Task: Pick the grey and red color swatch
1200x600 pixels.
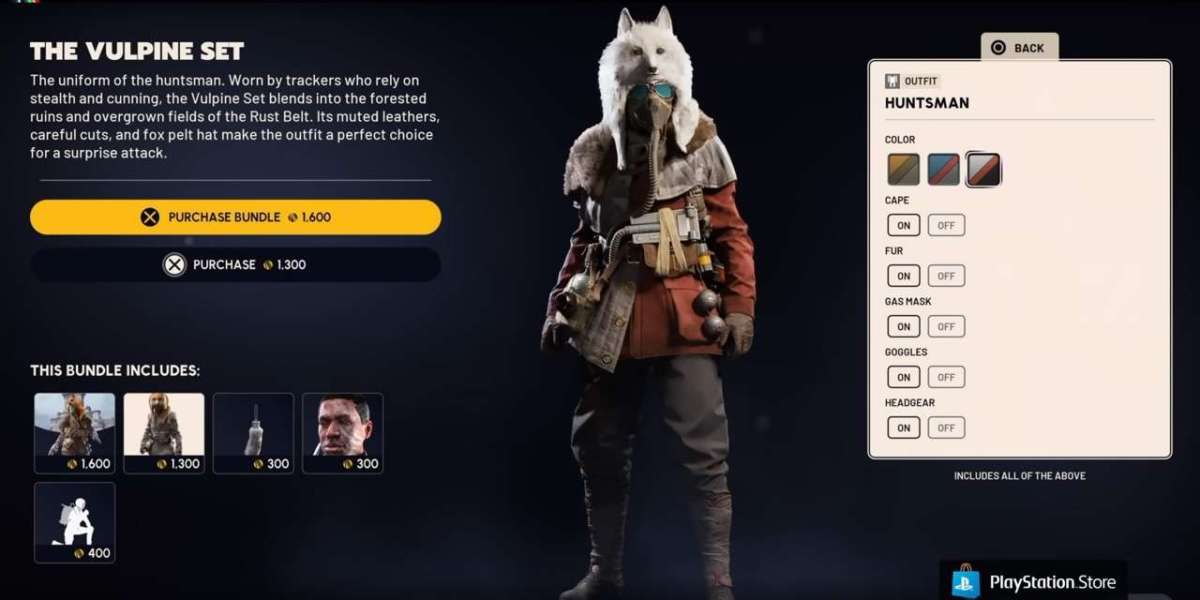Action: coord(983,170)
